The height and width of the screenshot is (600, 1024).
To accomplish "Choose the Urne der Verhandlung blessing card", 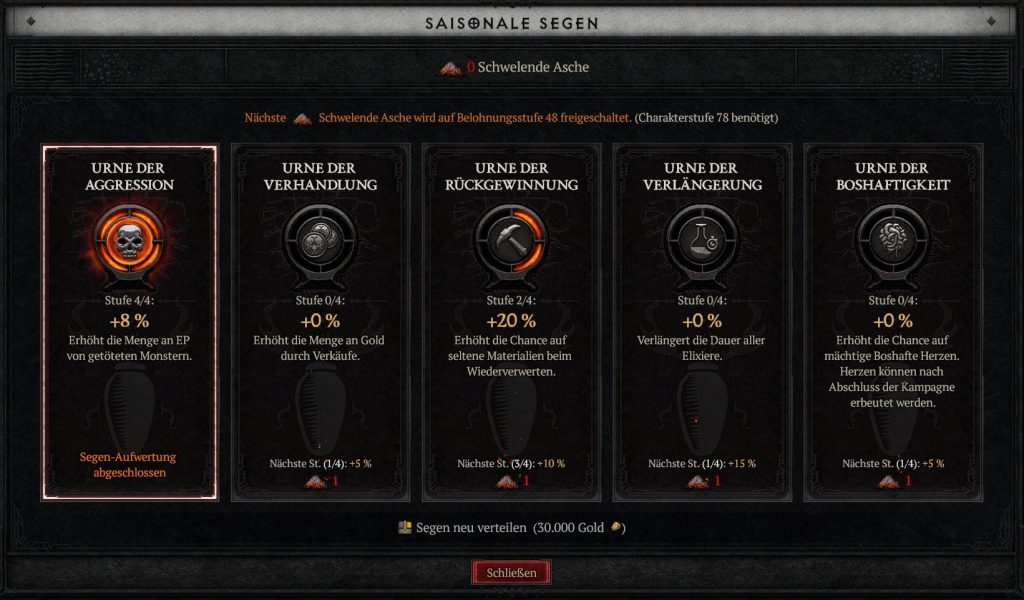I will pyautogui.click(x=320, y=322).
